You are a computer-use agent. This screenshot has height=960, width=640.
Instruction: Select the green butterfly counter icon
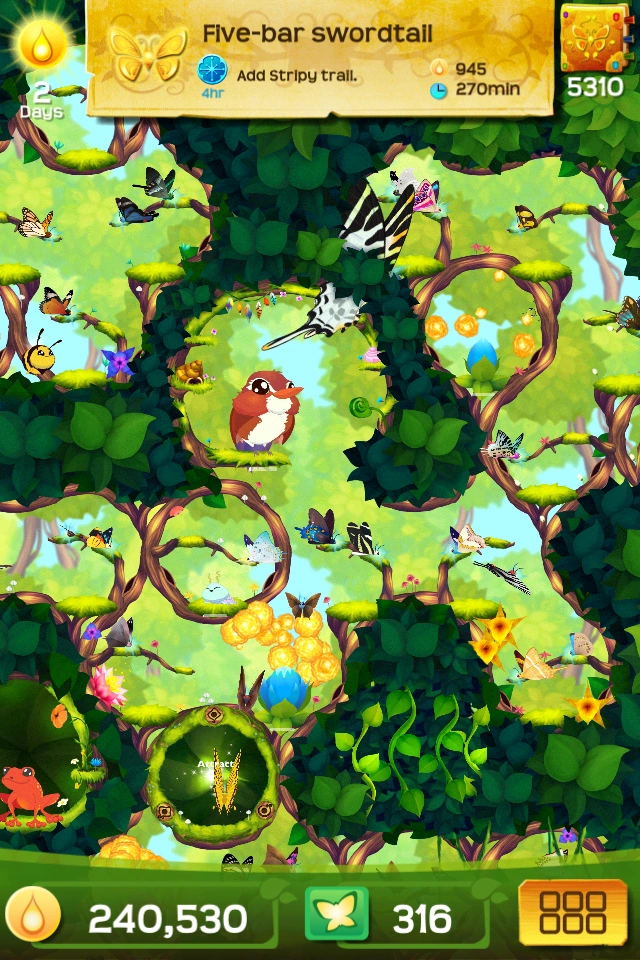(x=337, y=915)
